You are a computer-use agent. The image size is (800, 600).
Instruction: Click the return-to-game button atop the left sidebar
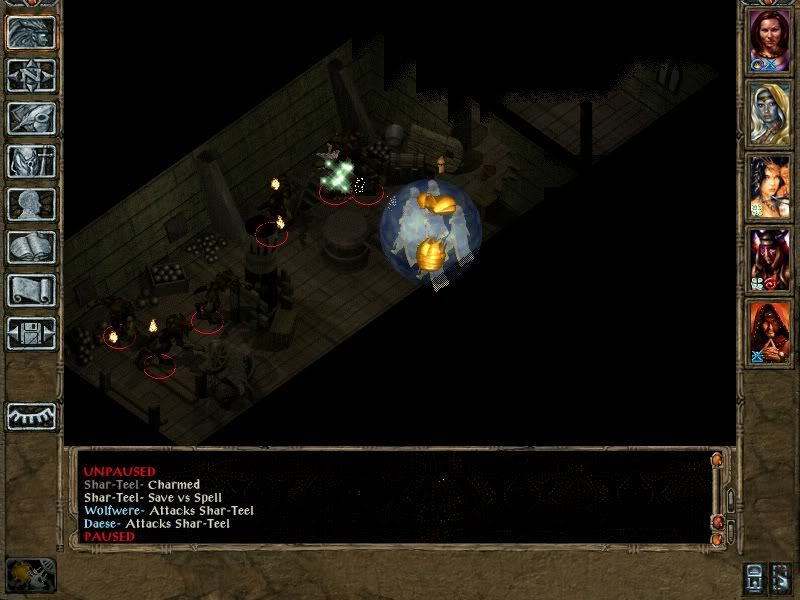click(x=31, y=33)
